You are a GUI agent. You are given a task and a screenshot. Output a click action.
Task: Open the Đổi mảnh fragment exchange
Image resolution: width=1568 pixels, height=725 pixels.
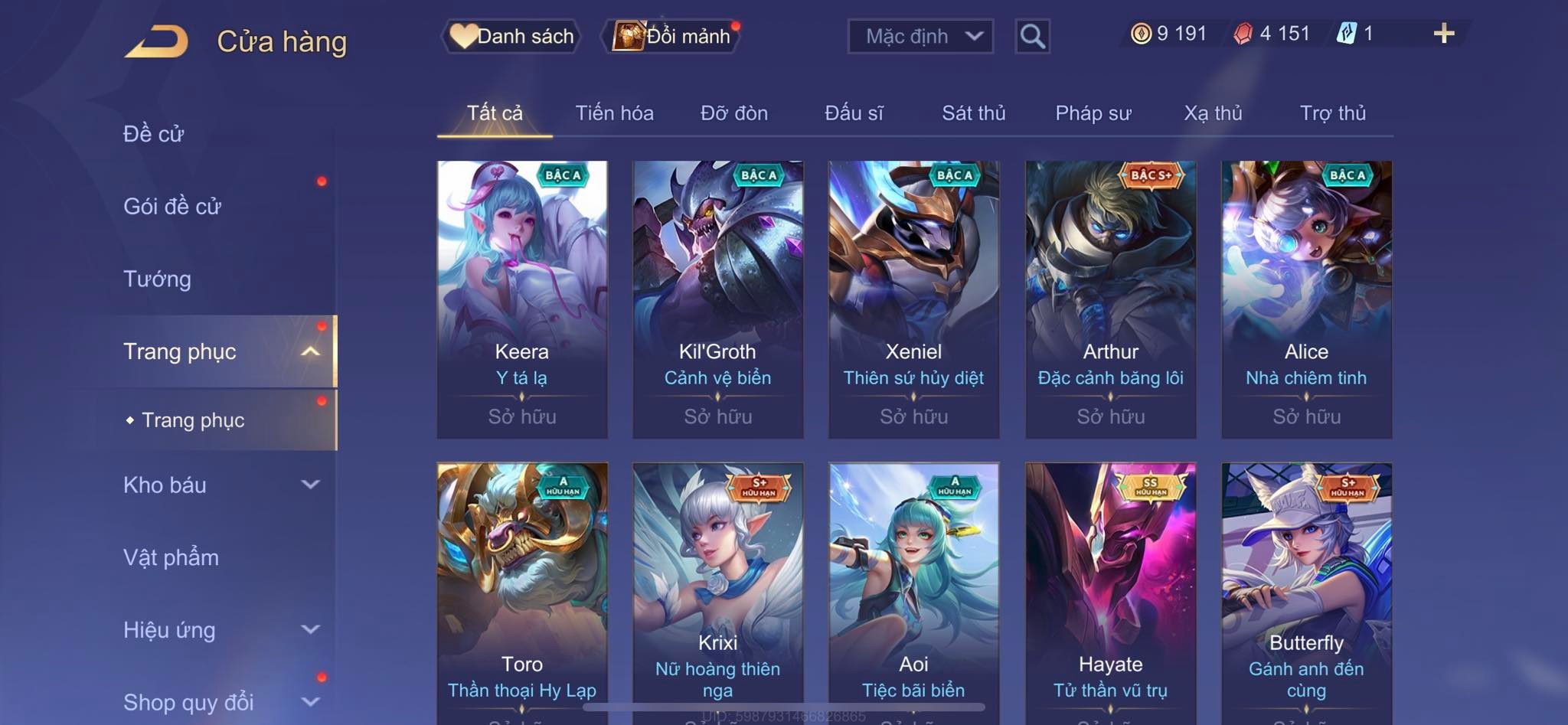click(x=674, y=36)
